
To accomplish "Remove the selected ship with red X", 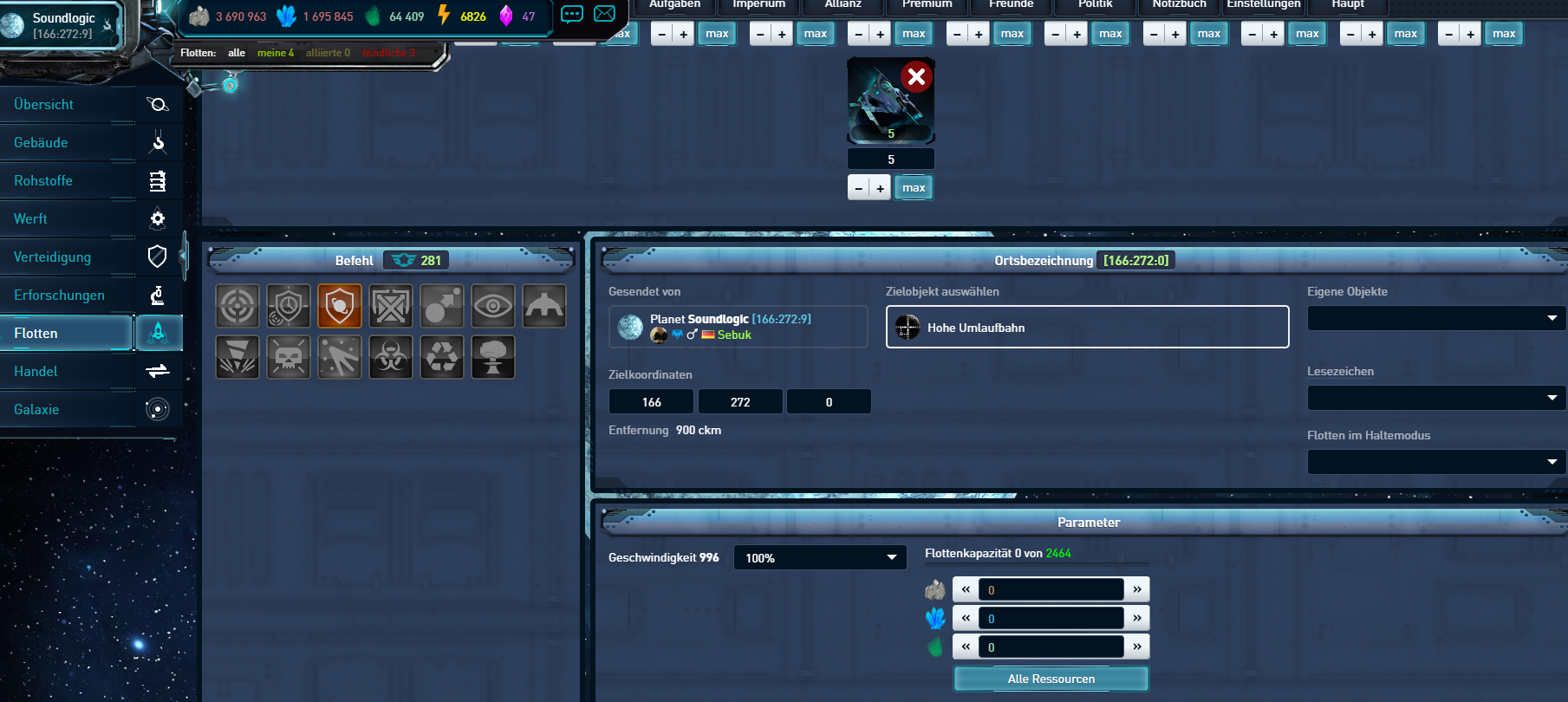I will 915,77.
